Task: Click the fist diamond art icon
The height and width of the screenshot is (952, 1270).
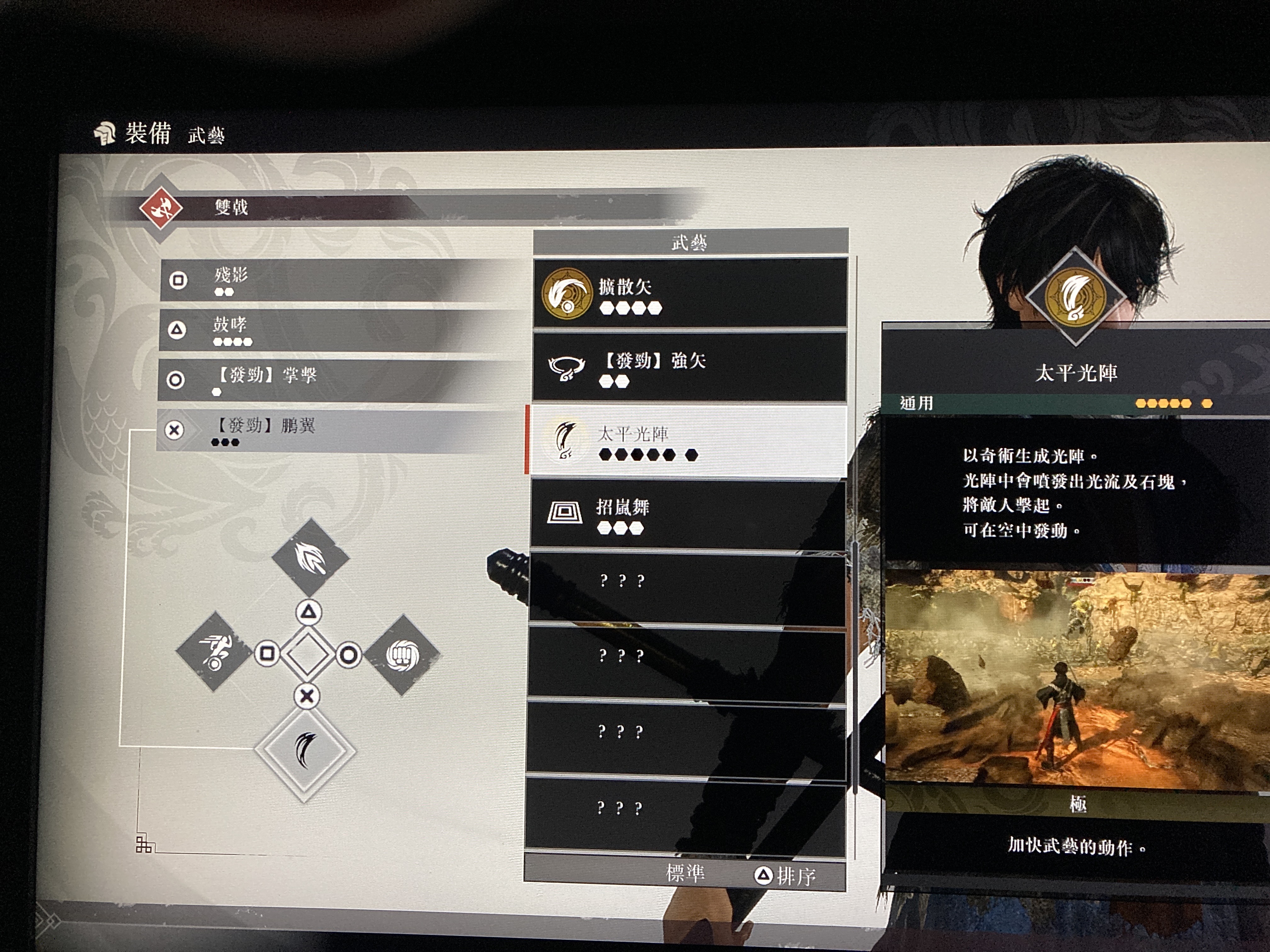Action: pyautogui.click(x=403, y=655)
